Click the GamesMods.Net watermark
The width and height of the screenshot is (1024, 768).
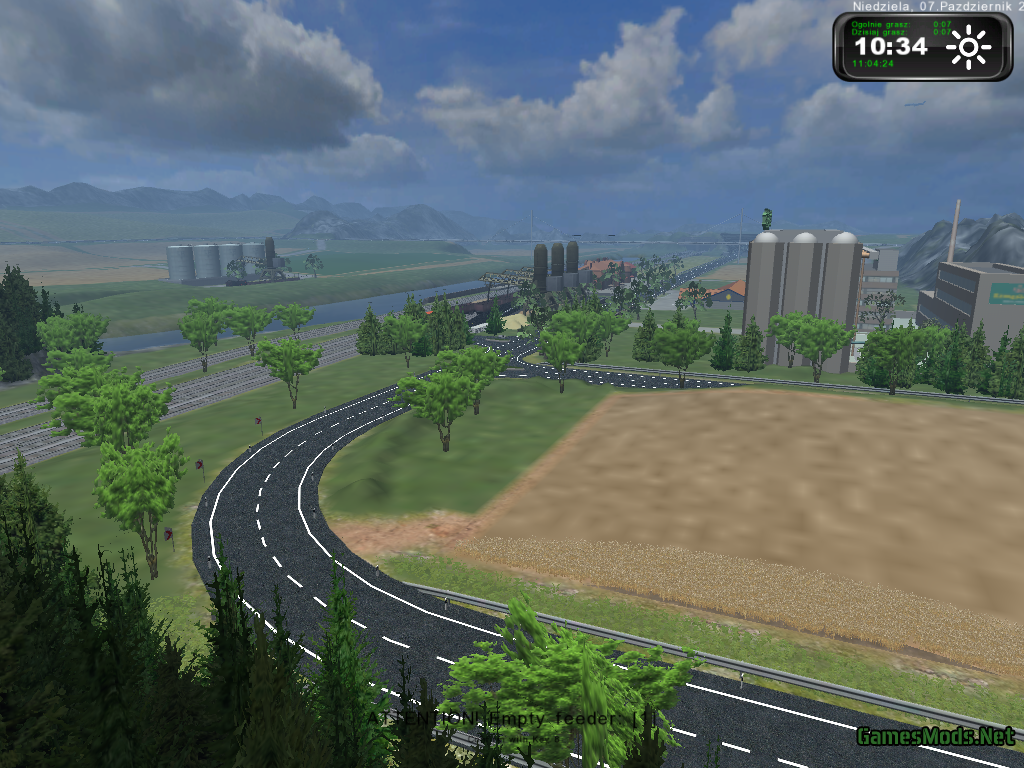coord(934,737)
